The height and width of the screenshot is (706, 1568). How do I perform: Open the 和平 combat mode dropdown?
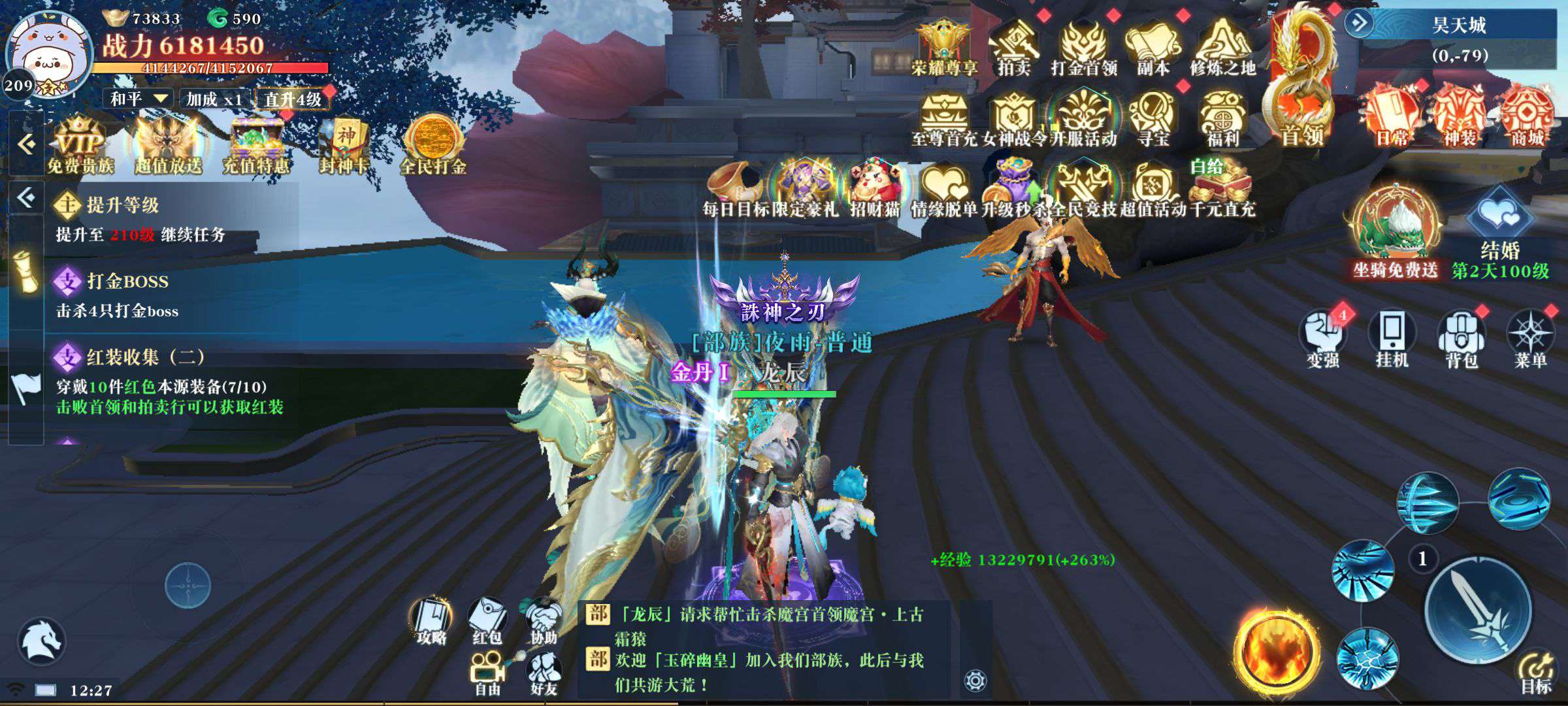tap(139, 99)
